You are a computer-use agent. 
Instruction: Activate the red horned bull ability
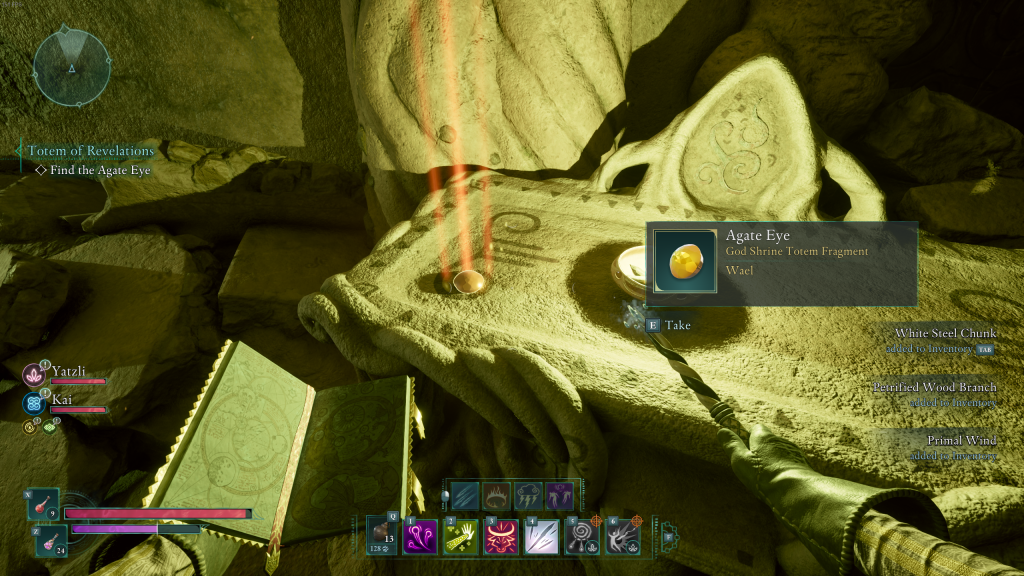[x=500, y=536]
